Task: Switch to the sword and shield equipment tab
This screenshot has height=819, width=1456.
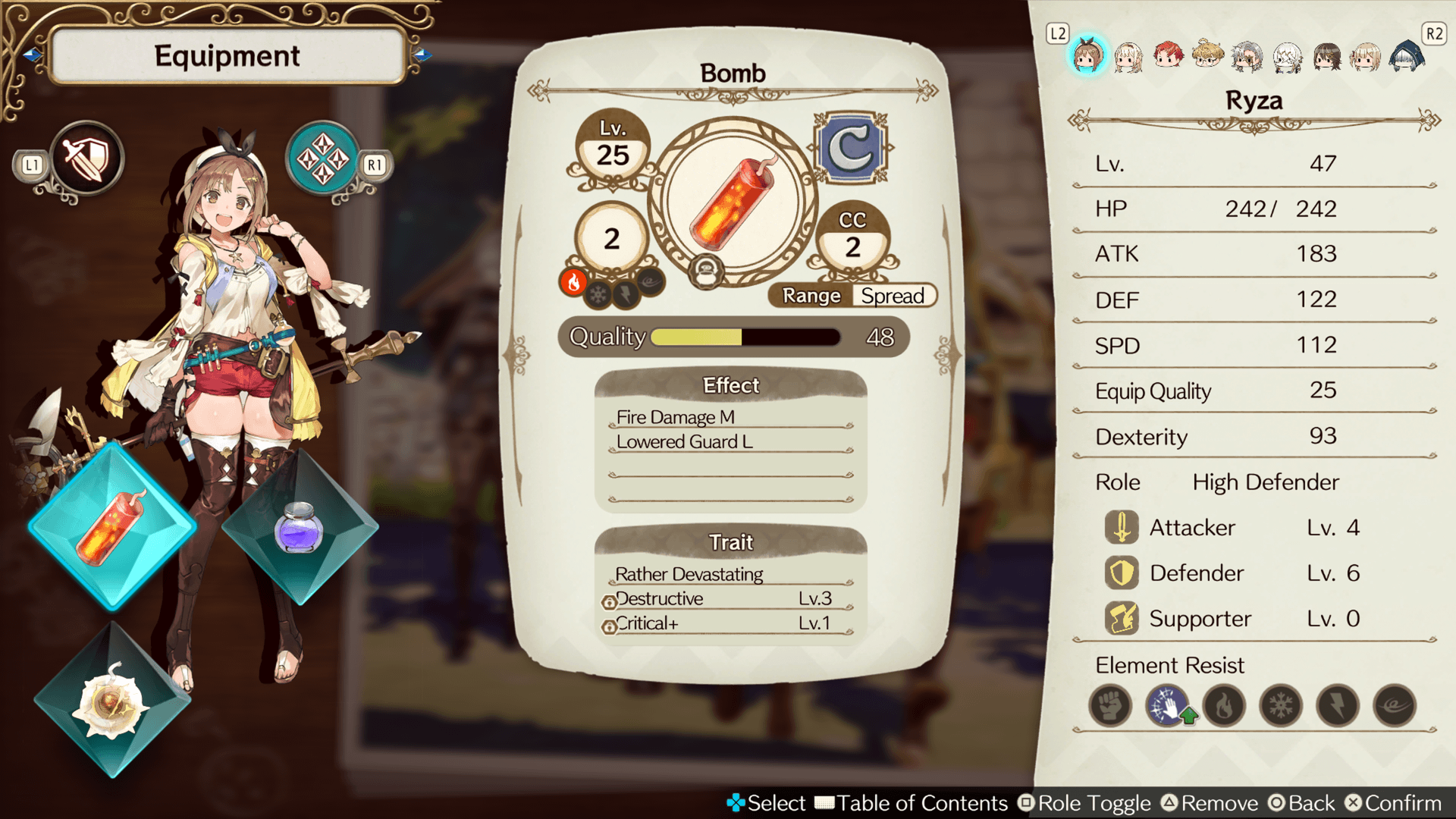Action: coord(87,159)
